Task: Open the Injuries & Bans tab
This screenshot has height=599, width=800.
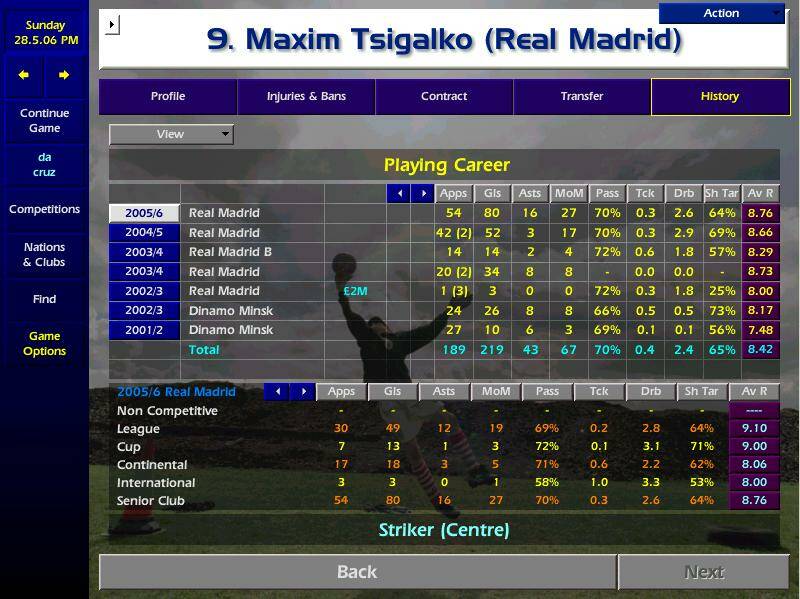Action: (x=306, y=97)
